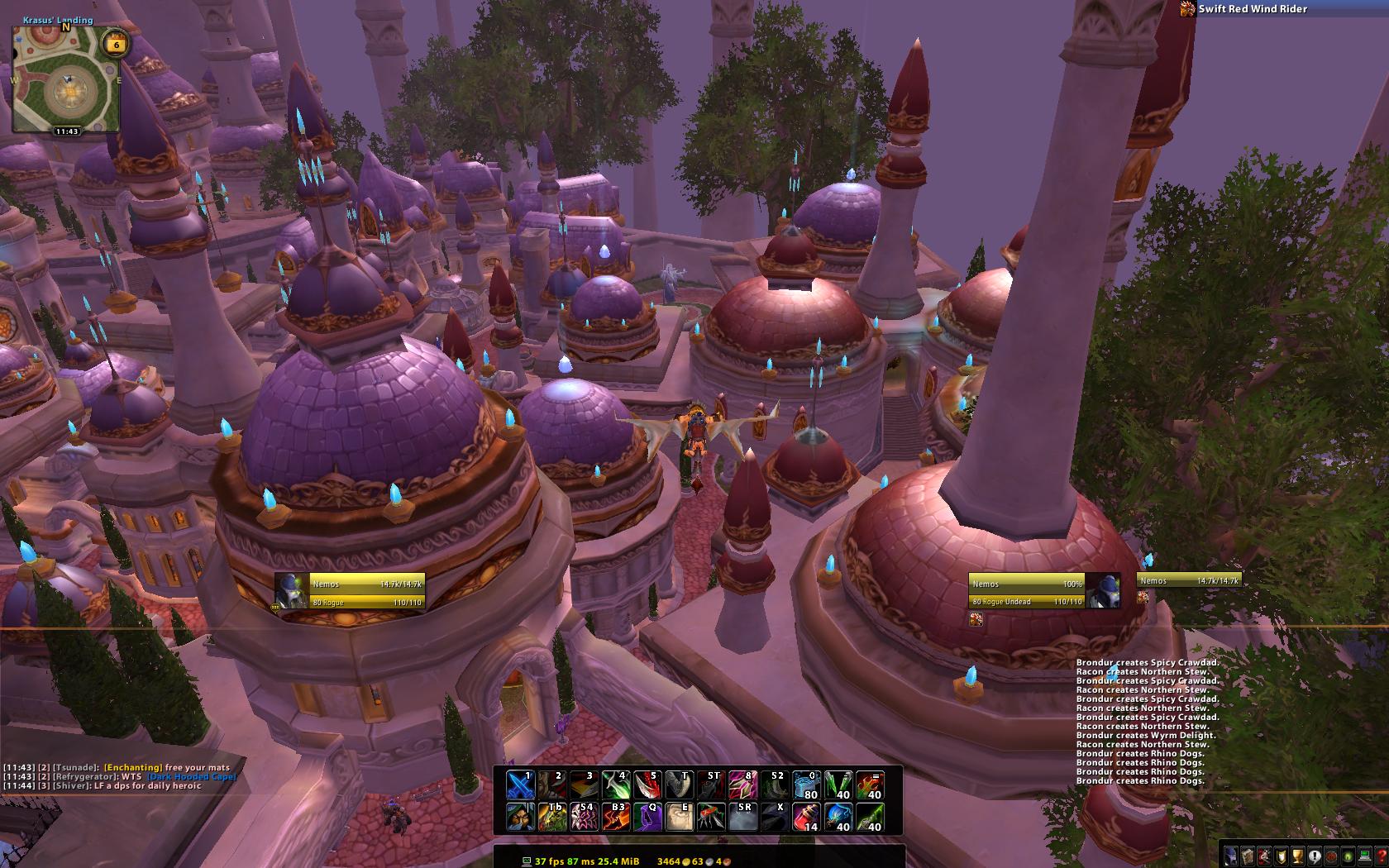Open the calendar button on the minimap
This screenshot has height=868, width=1389.
pyautogui.click(x=115, y=45)
